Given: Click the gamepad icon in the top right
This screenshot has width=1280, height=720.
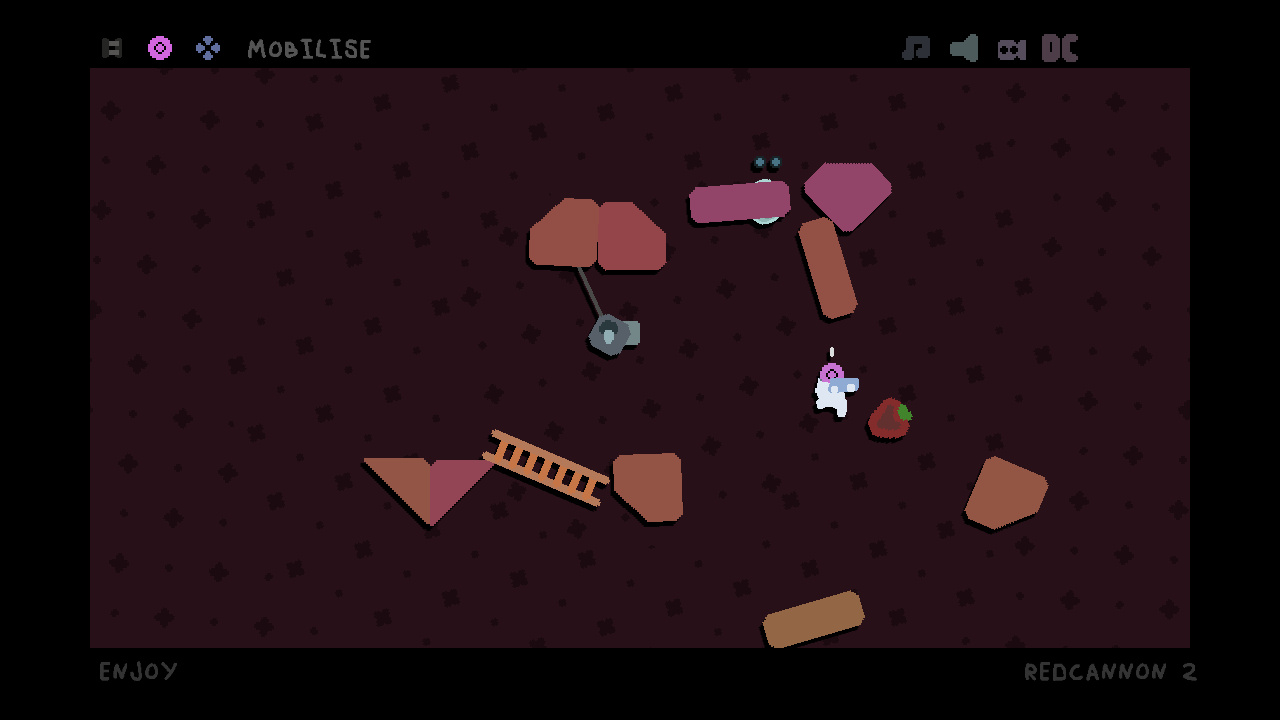Looking at the screenshot, I should (1012, 47).
